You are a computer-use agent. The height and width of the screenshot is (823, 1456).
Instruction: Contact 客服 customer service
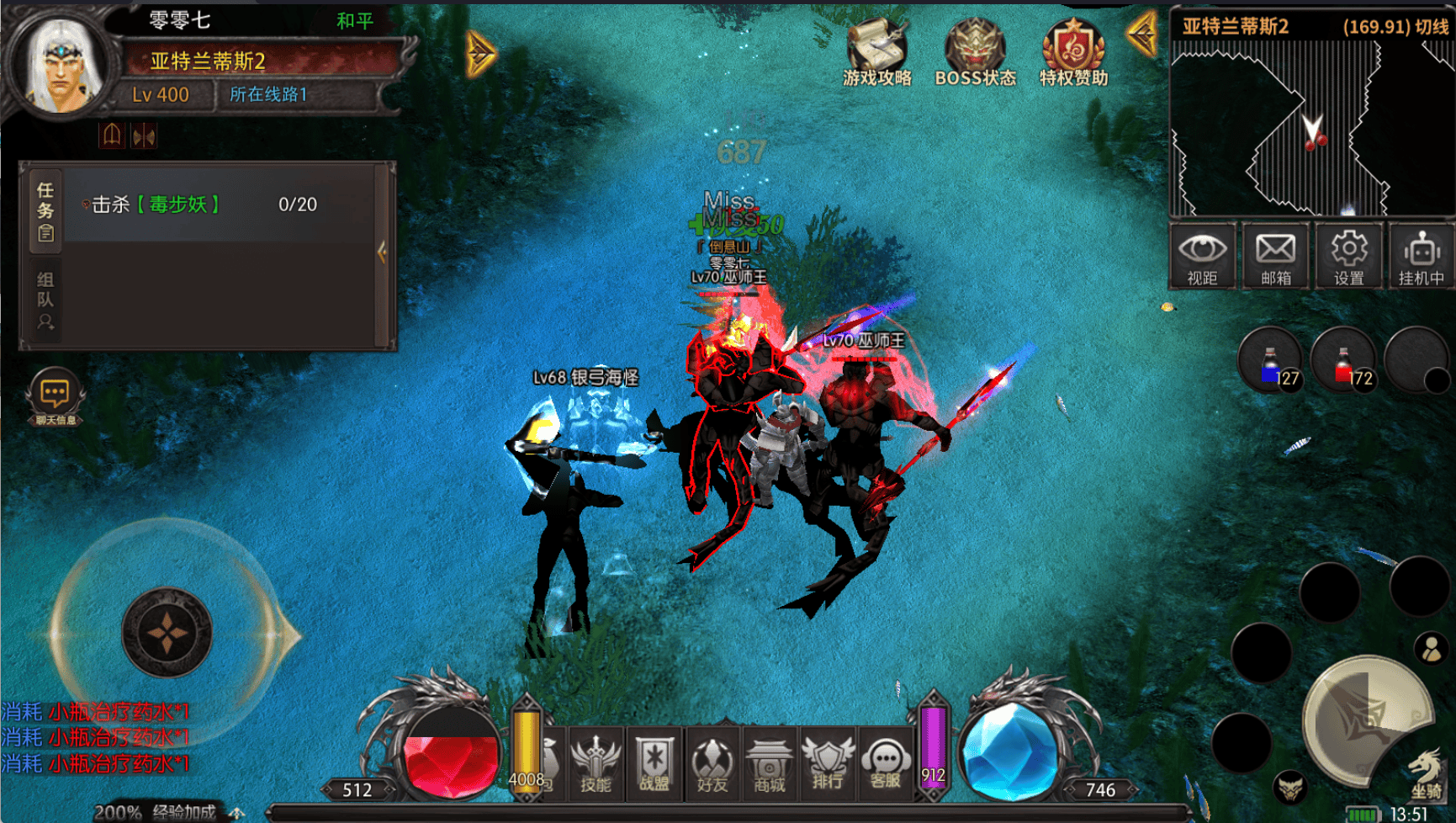(x=886, y=763)
